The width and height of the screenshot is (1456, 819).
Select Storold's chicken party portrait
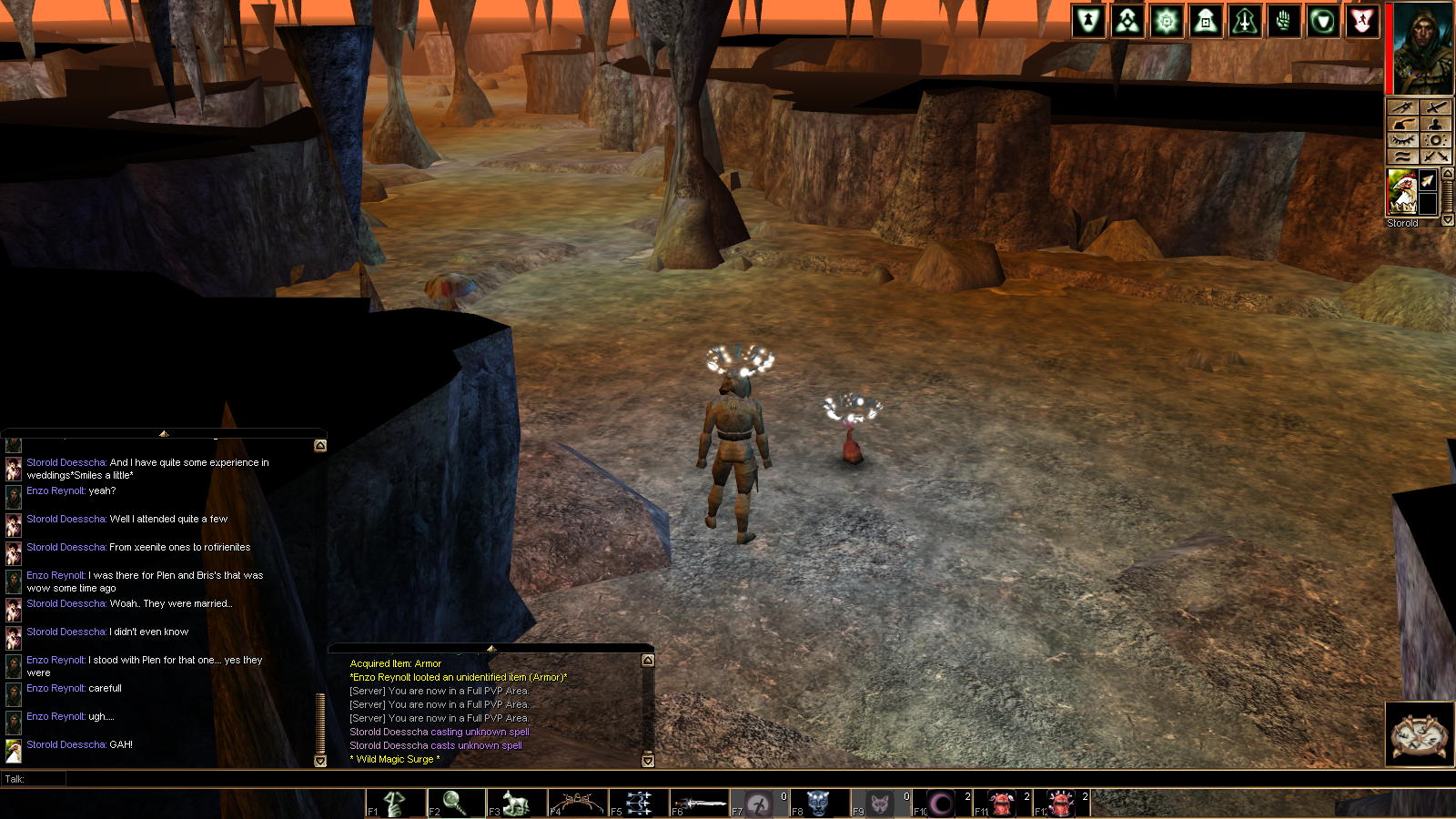(x=1401, y=191)
